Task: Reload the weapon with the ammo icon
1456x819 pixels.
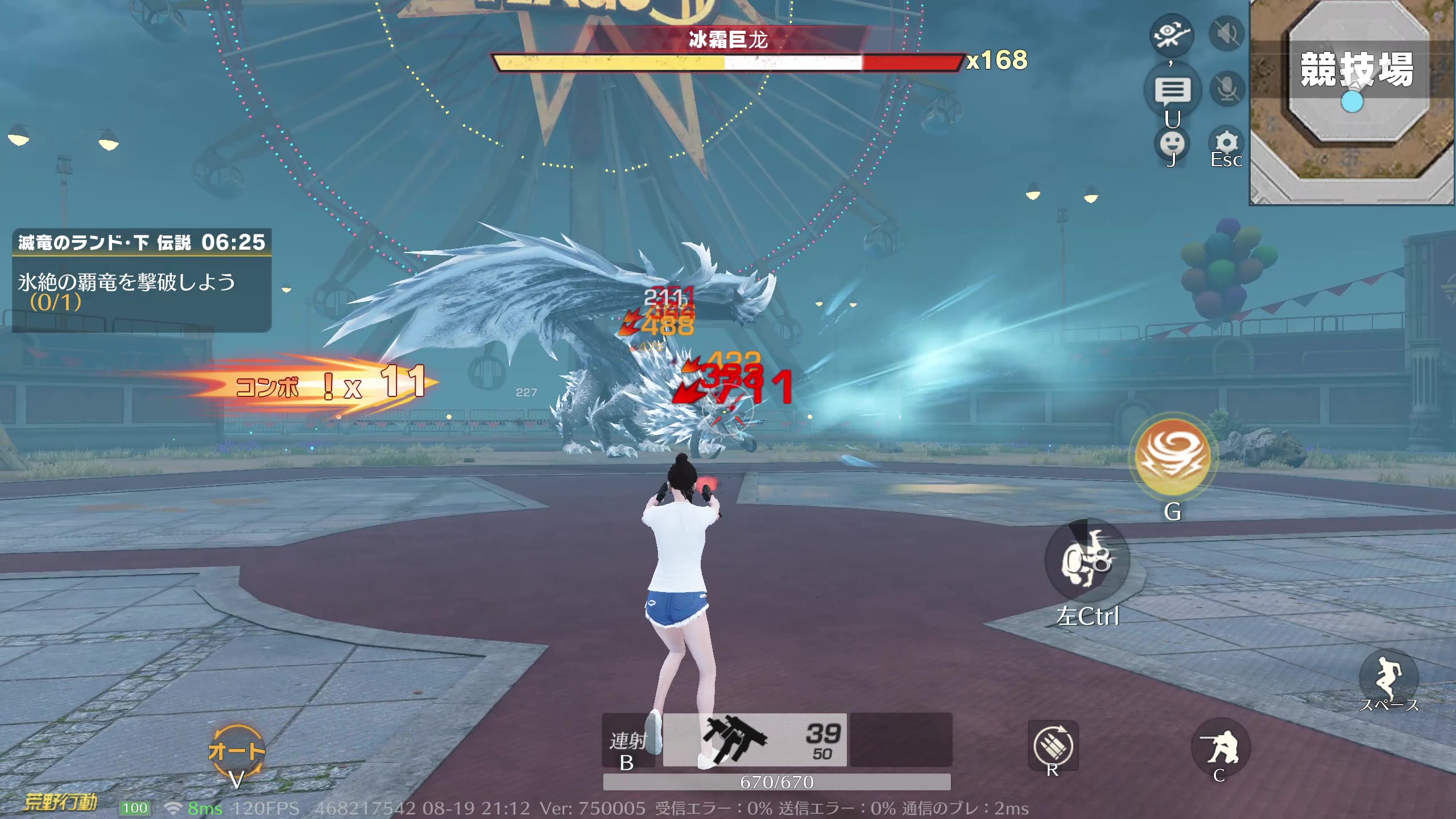Action: (x=1053, y=746)
